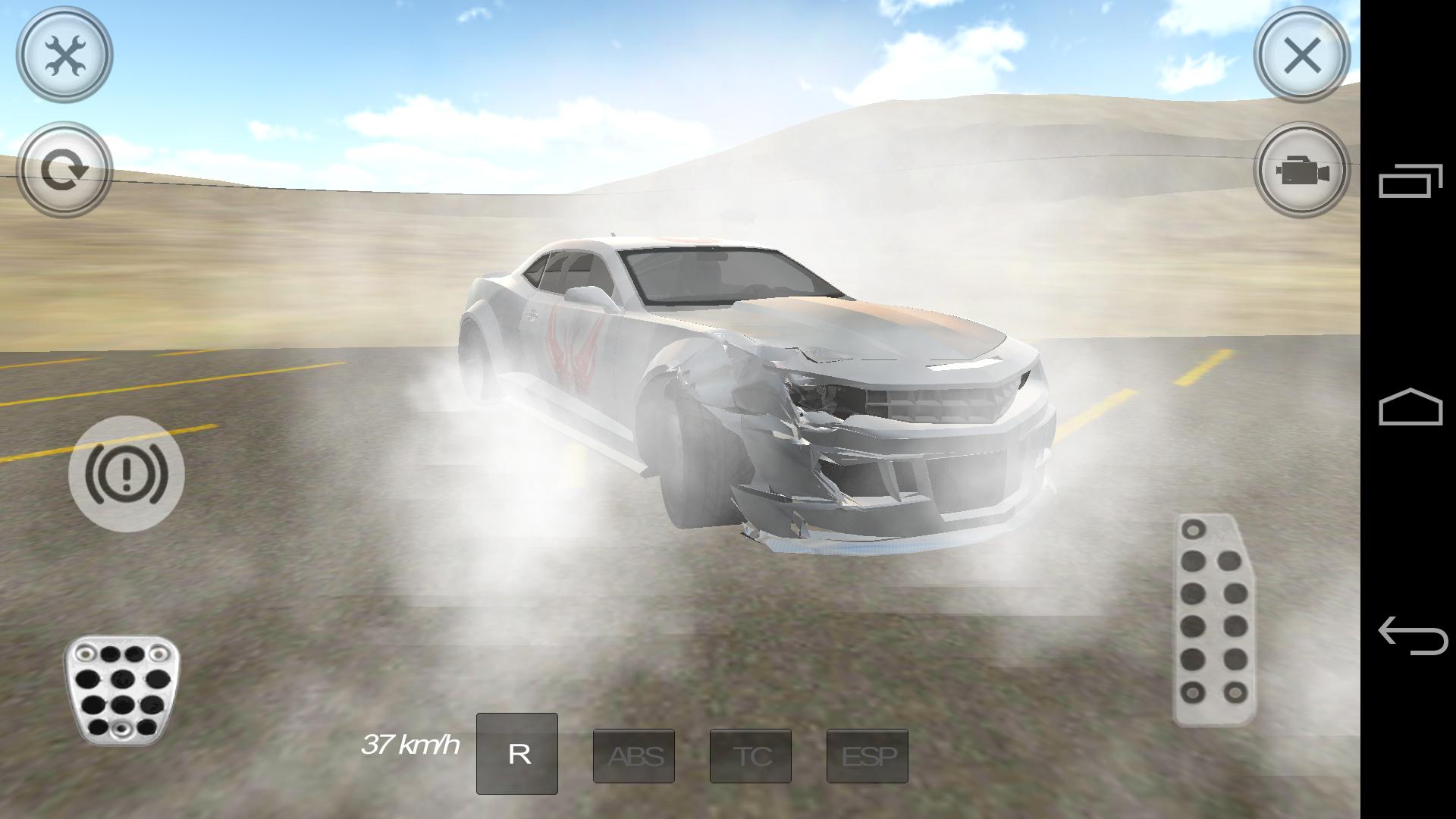Tap the close X icon
Viewport: 1456px width, 819px height.
[x=1301, y=55]
